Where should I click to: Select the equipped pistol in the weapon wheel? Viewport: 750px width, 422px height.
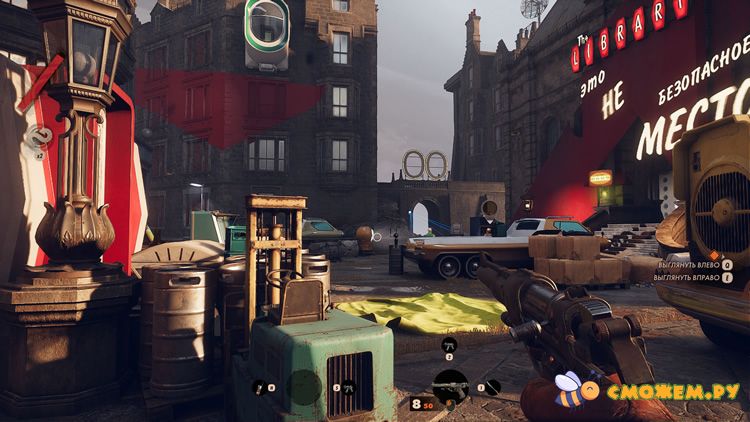click(x=451, y=385)
